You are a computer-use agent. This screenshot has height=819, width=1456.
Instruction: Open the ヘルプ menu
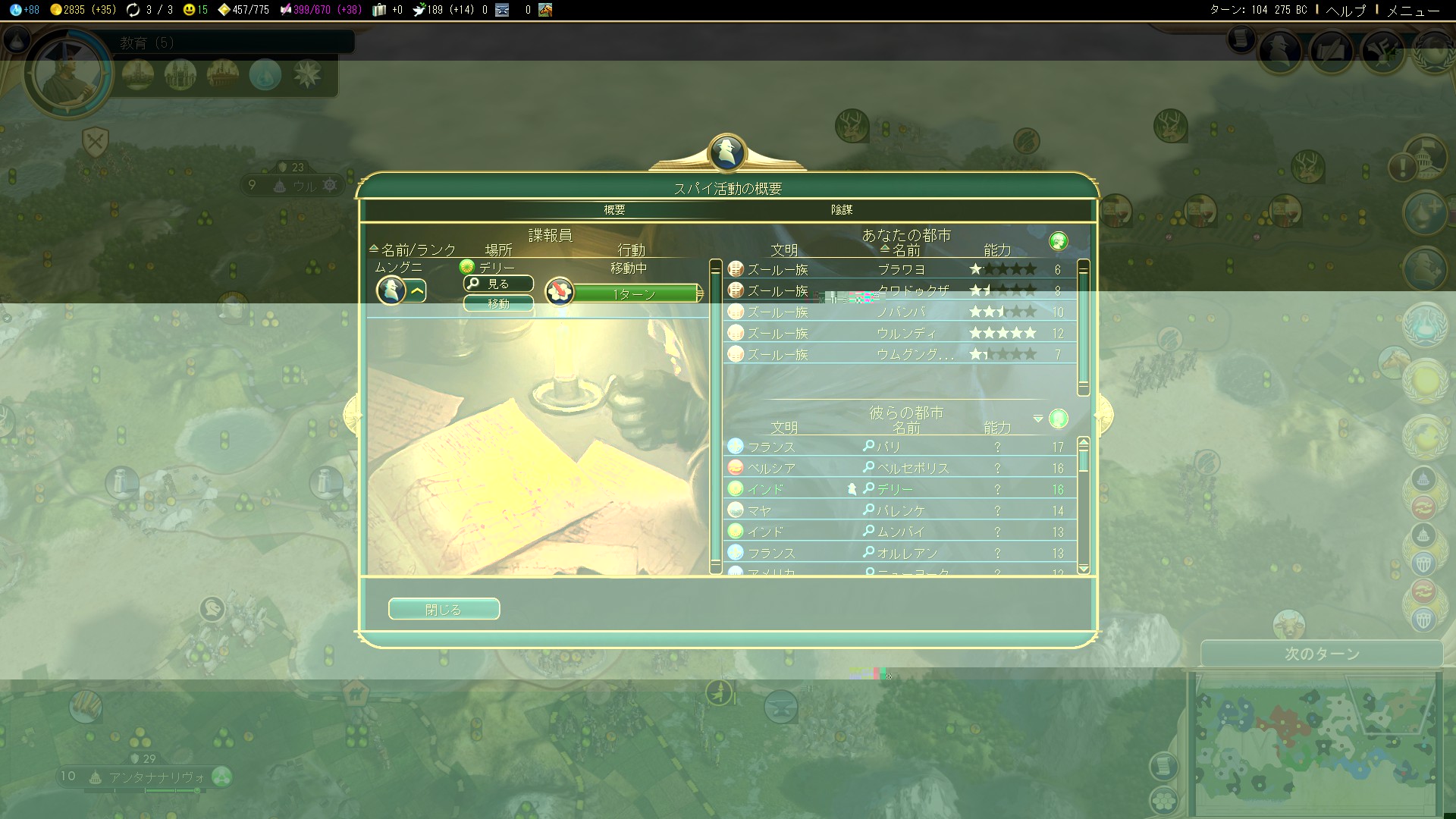(x=1346, y=10)
